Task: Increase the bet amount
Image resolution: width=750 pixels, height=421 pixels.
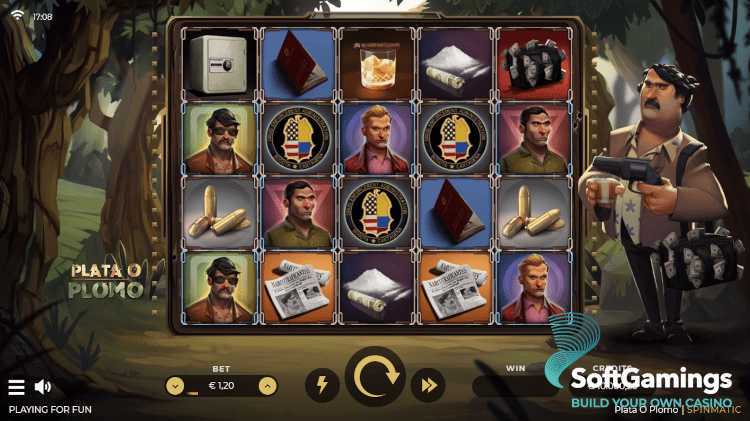Action: [x=267, y=385]
